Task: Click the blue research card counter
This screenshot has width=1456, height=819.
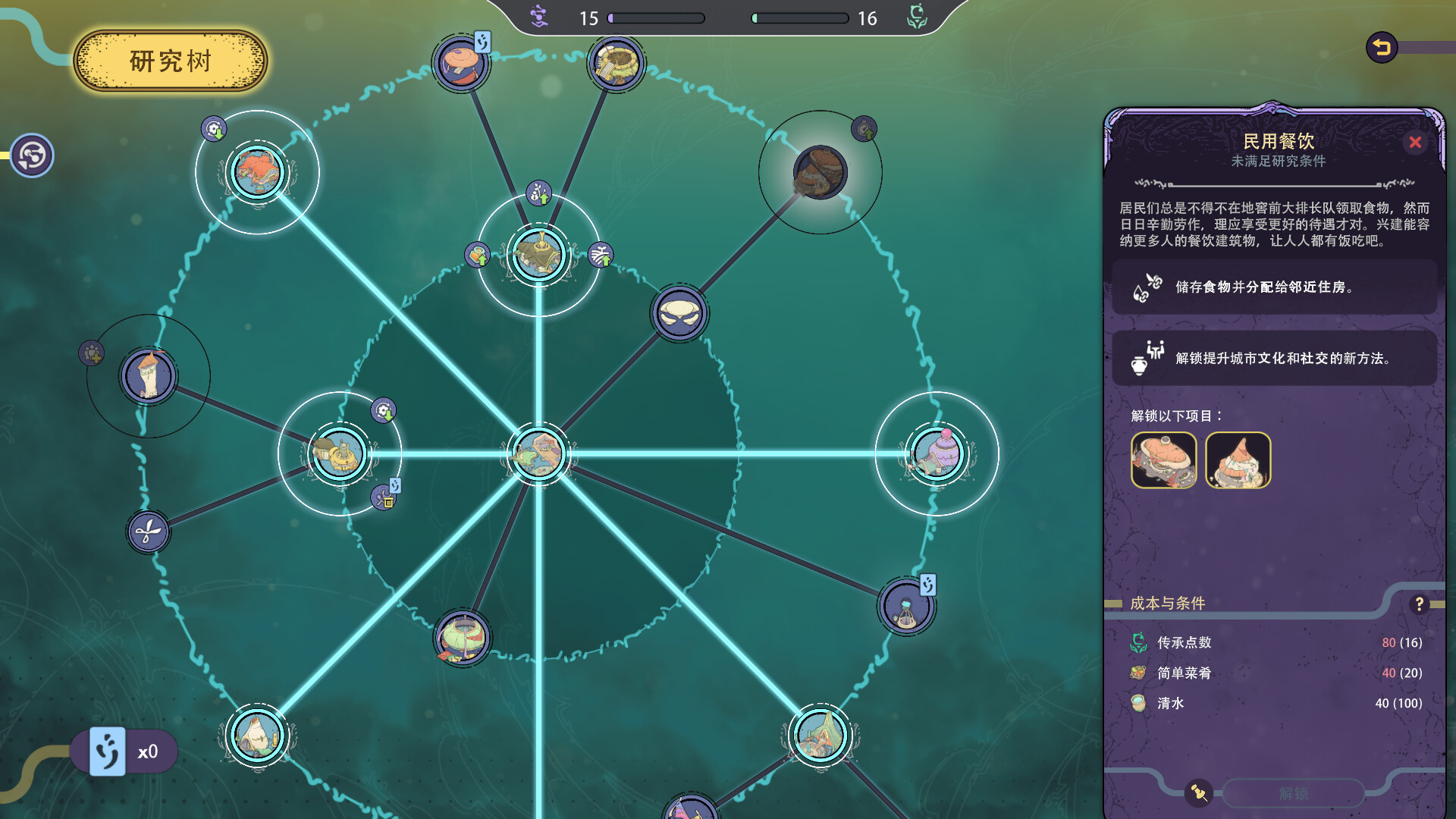Action: [x=108, y=752]
